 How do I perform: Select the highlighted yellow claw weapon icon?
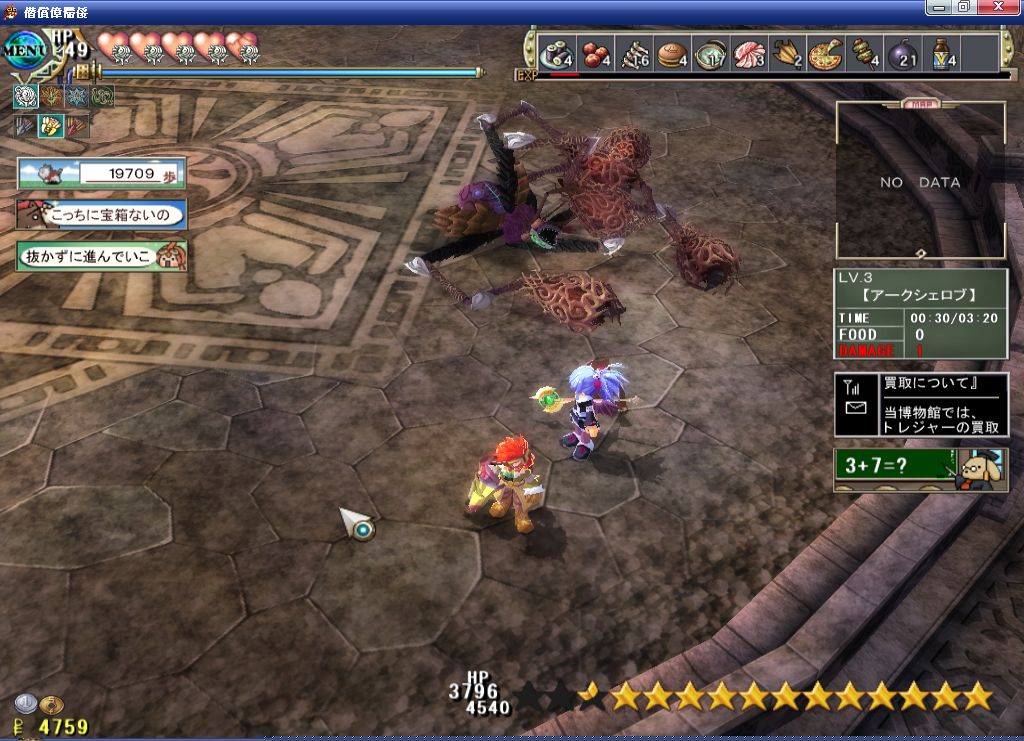[50, 126]
